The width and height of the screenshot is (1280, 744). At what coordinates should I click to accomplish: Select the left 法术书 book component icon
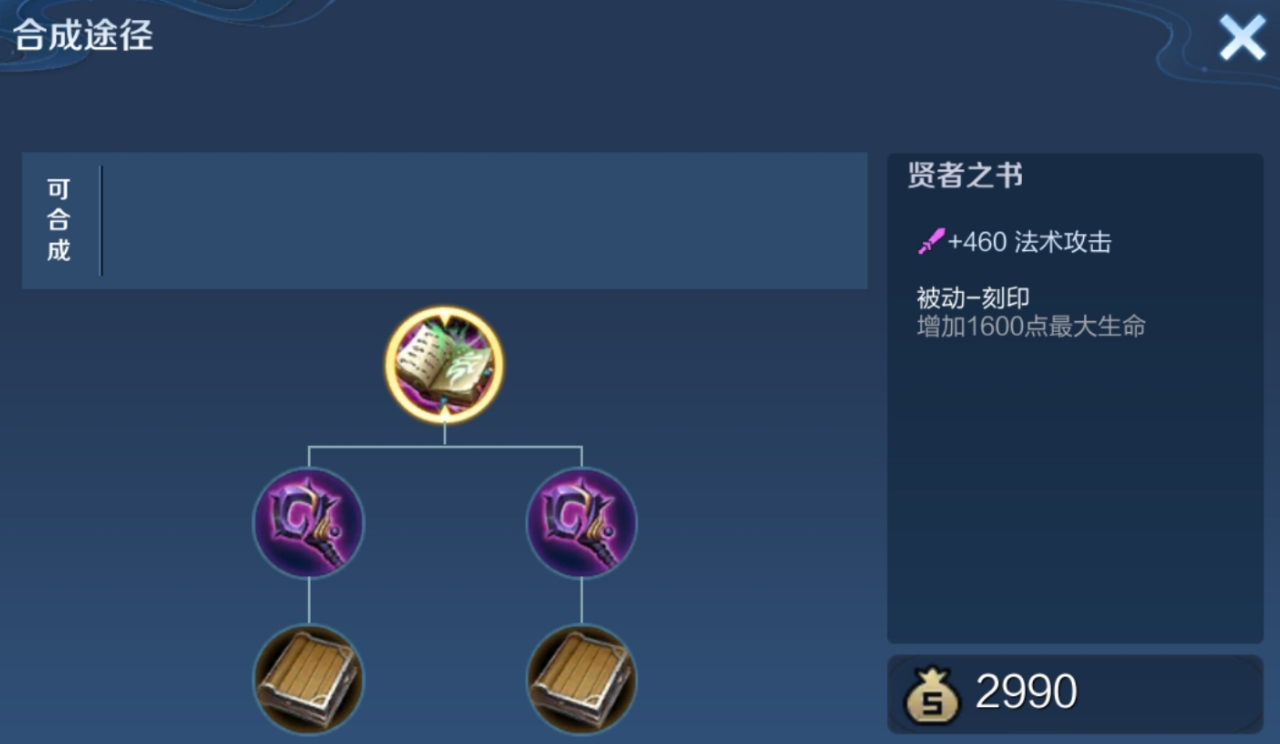pyautogui.click(x=308, y=680)
